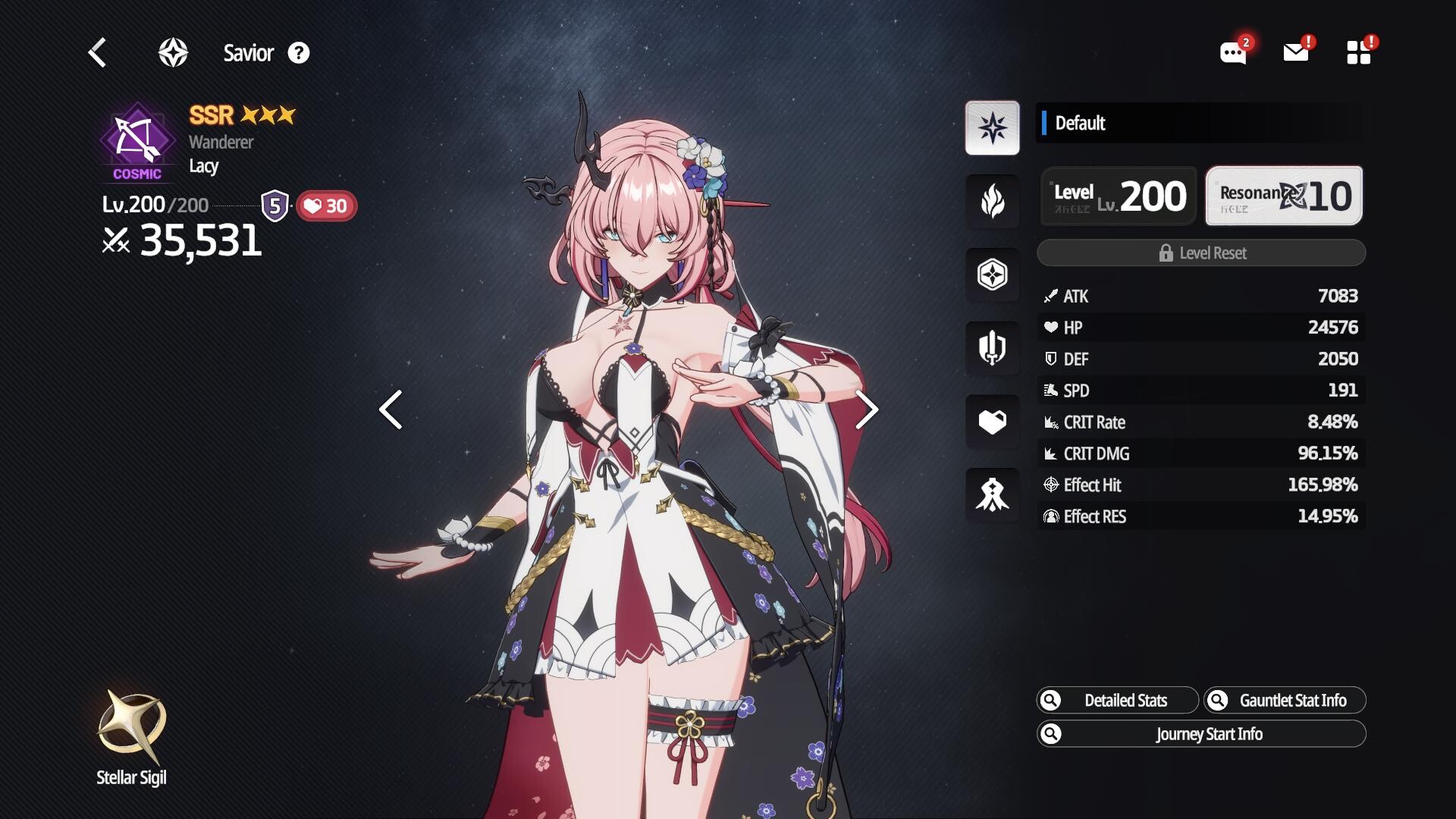Open the hexagonal gear panel icon
Screen dimensions: 1456x819
point(992,275)
